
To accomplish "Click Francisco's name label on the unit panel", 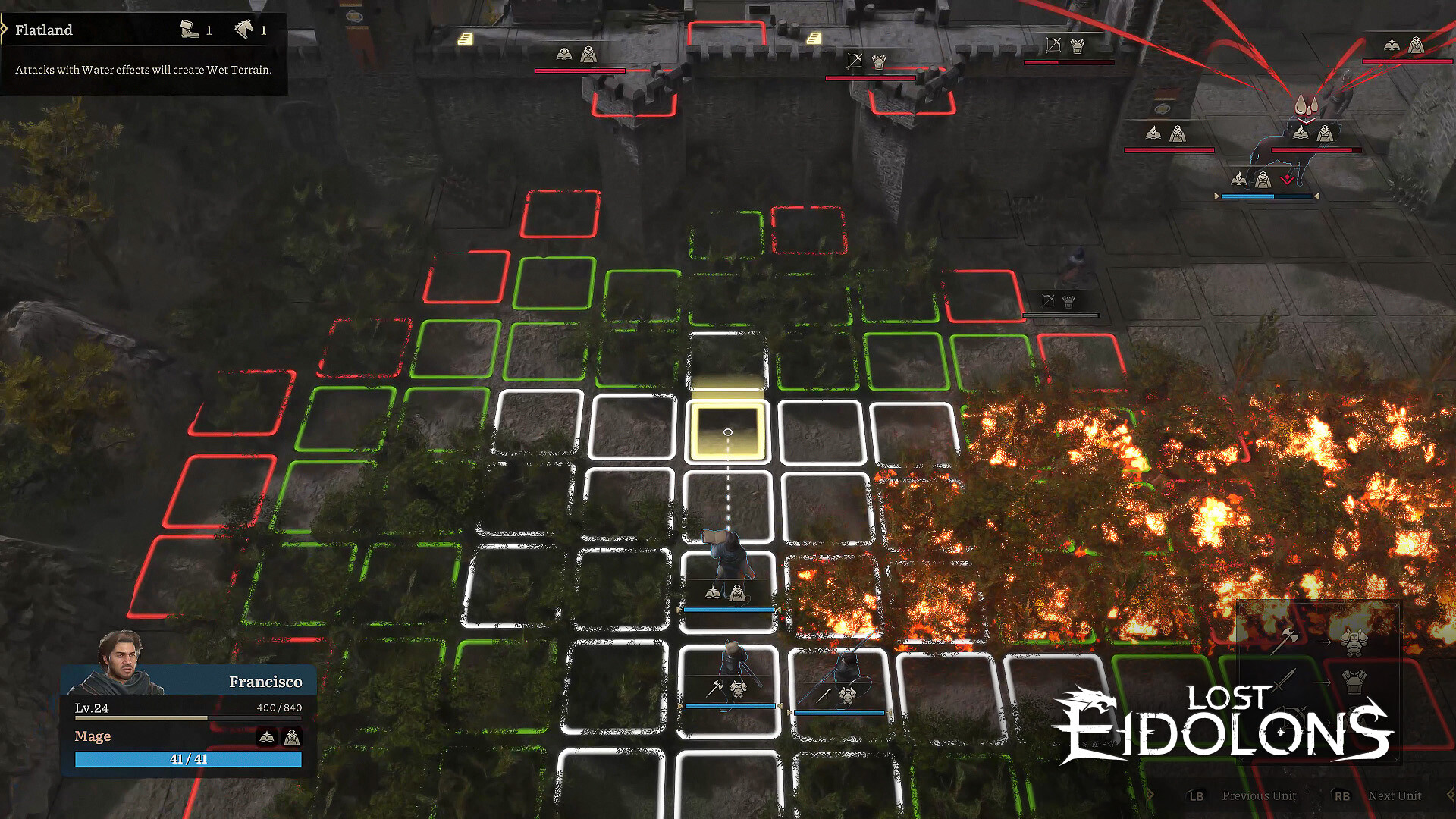I will point(265,682).
